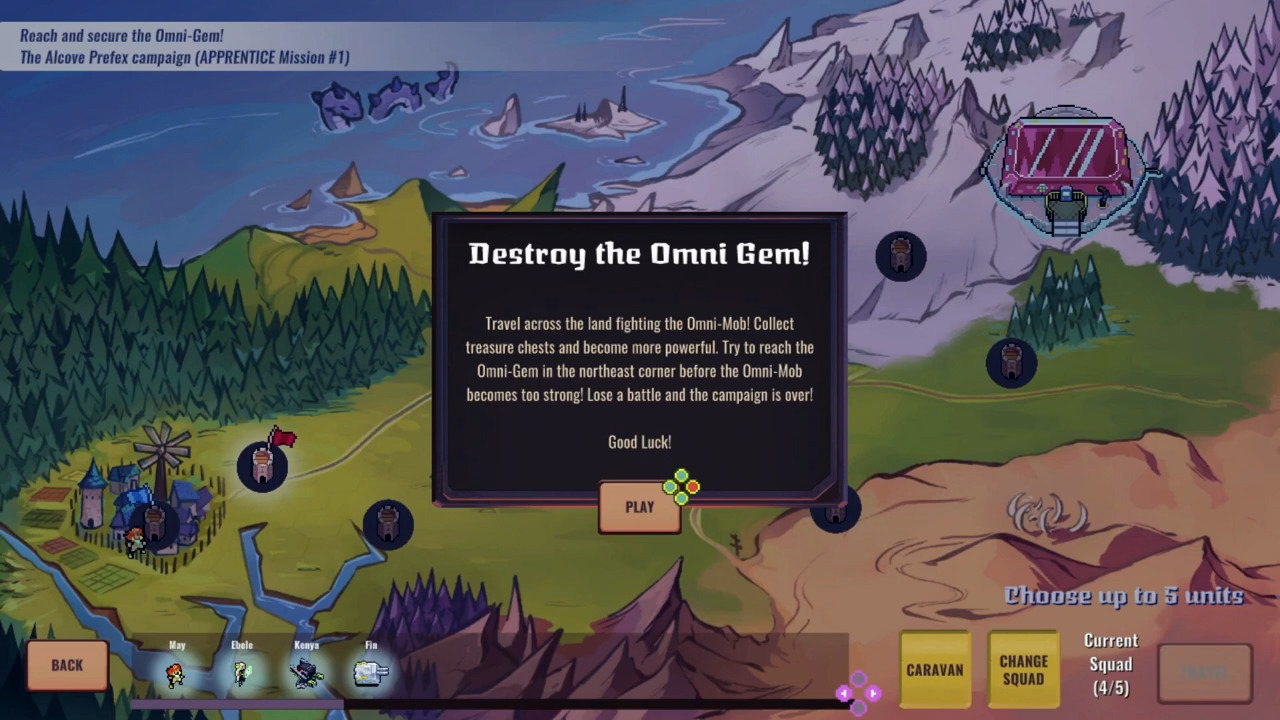Select the Omni-Gem destination on the map

tap(1066, 165)
